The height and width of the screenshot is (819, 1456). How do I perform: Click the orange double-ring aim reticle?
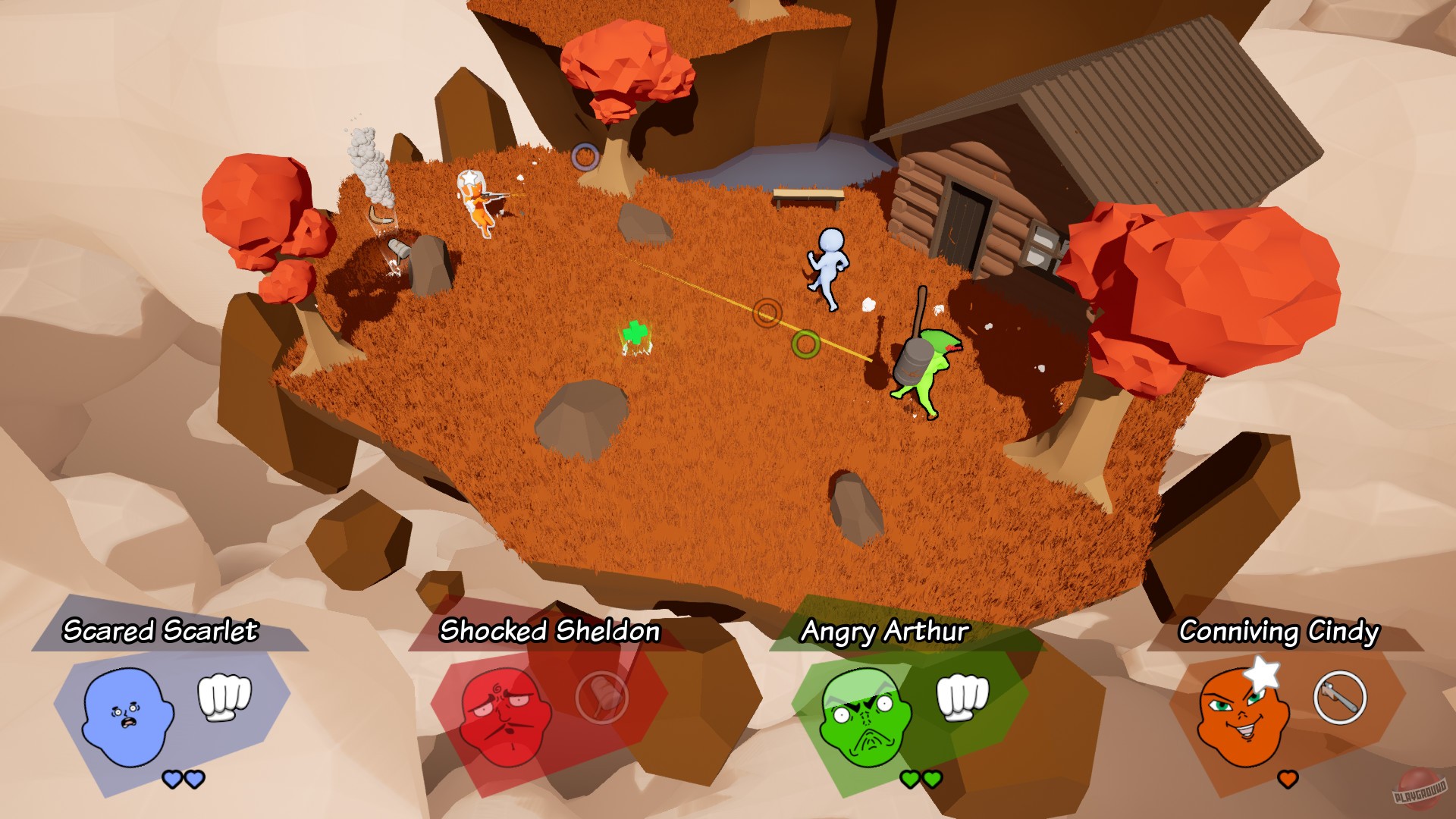click(x=768, y=314)
